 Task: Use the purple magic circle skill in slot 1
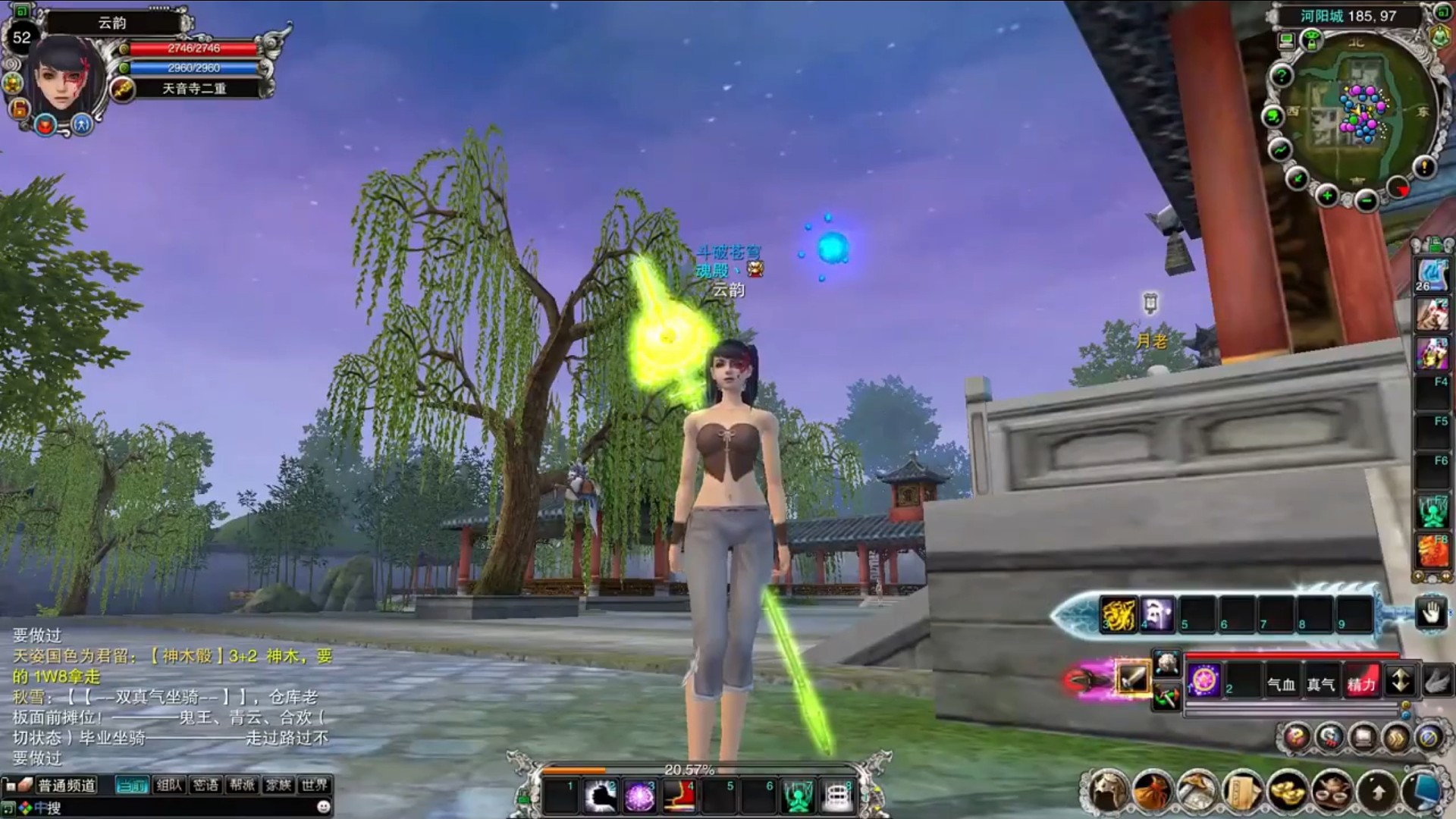(x=1204, y=679)
